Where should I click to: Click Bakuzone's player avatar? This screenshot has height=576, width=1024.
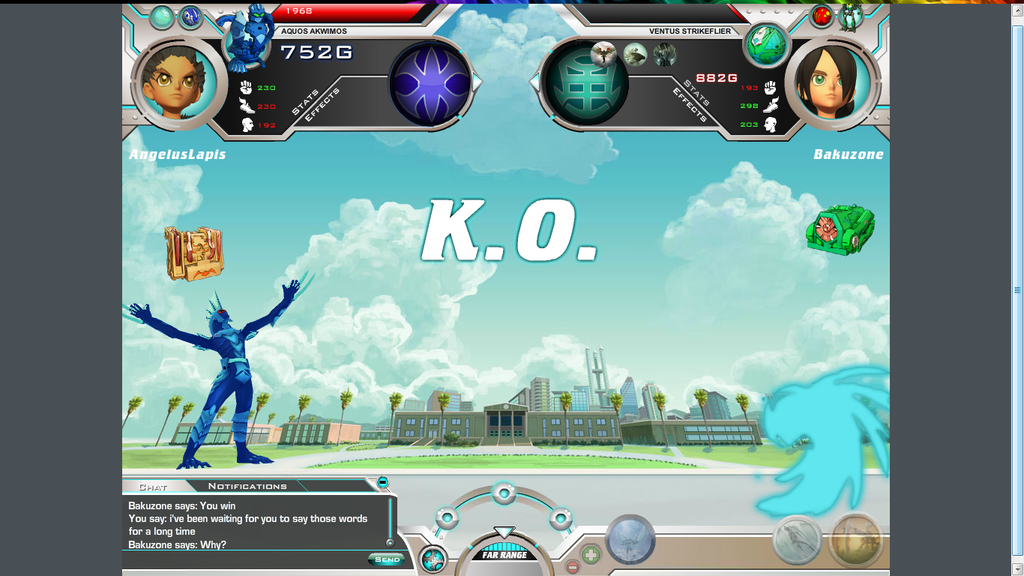click(832, 82)
